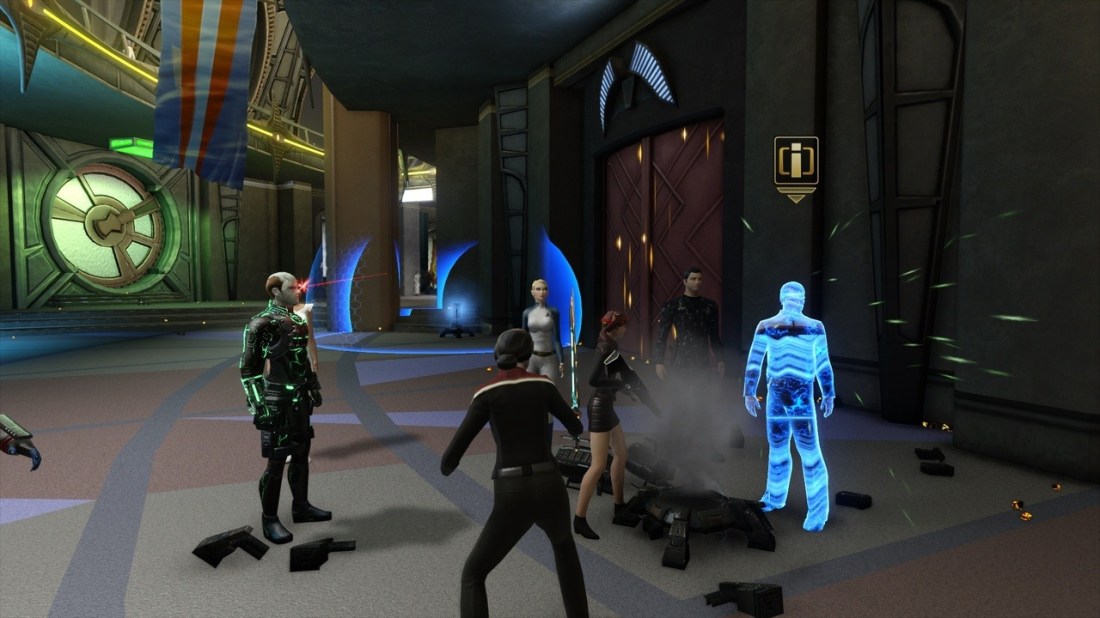This screenshot has height=618, width=1100.
Task: Click the gold info marker icon
Action: click(x=796, y=162)
